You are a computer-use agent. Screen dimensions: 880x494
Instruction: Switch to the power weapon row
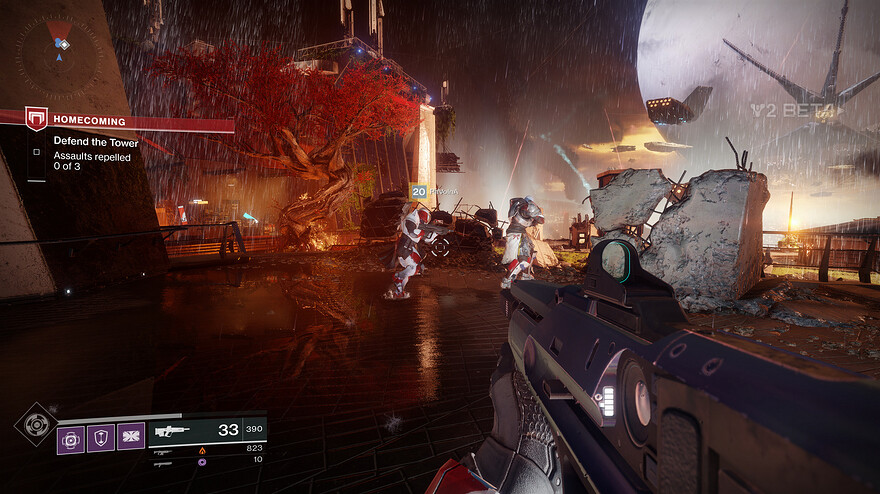[207, 462]
